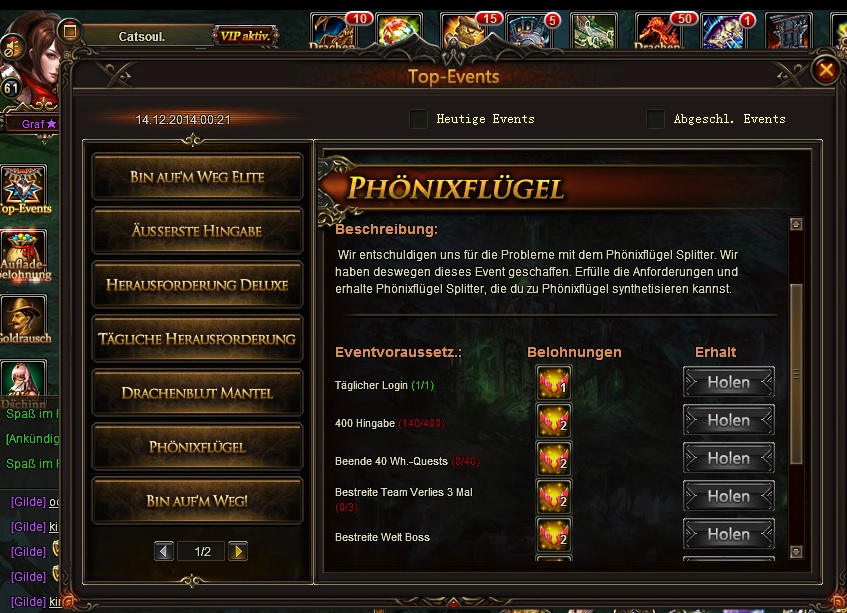Click the description scrollbar down arrow

pos(796,551)
